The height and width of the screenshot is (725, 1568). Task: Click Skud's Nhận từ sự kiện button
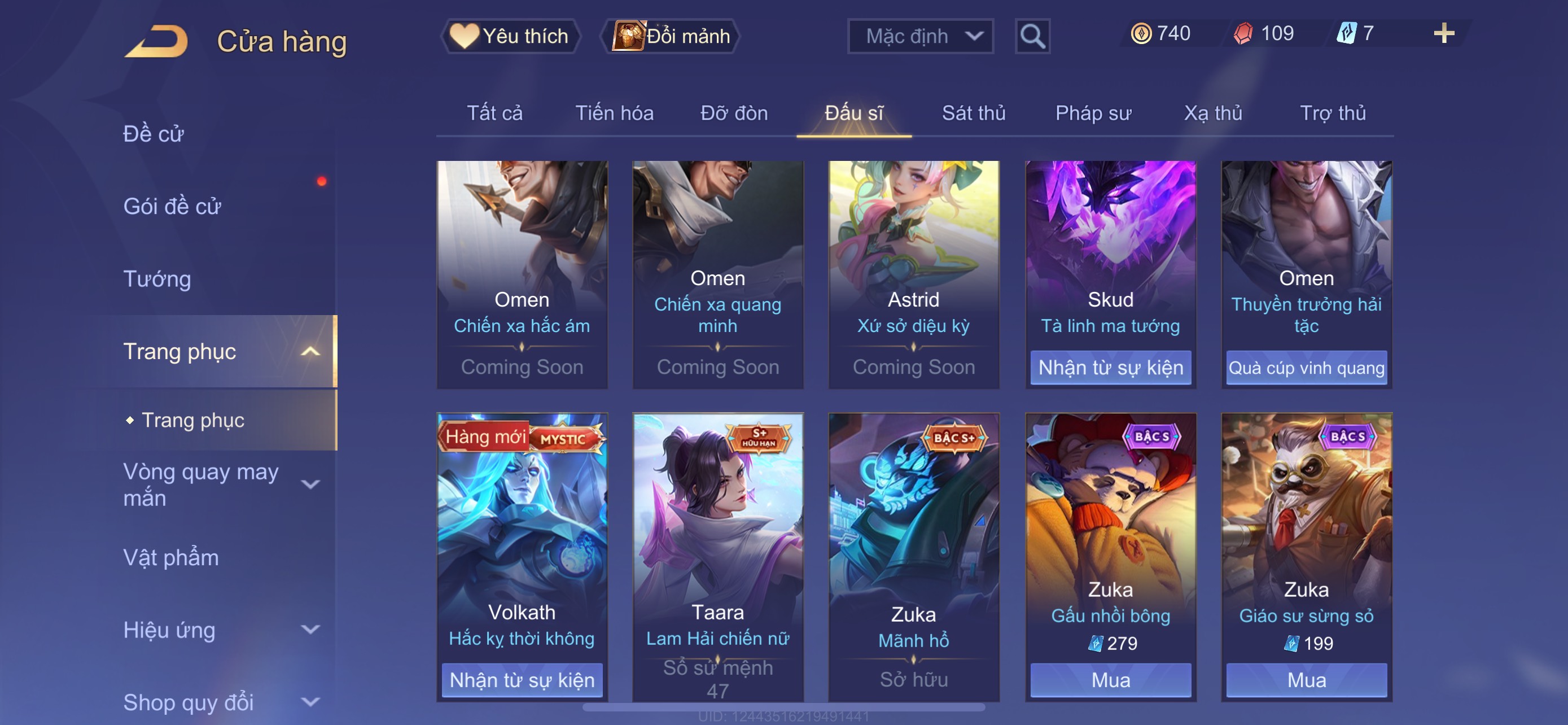[1110, 367]
